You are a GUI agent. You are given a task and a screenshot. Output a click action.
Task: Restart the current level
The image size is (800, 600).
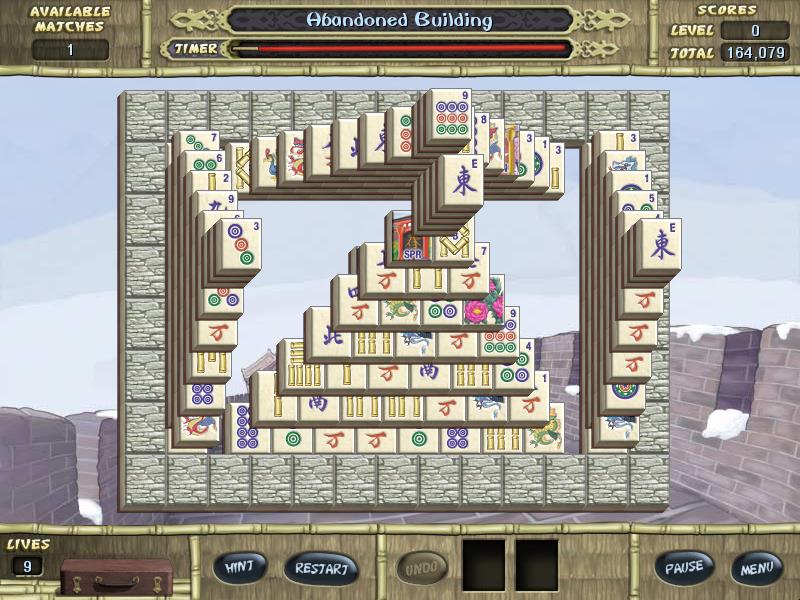click(x=321, y=568)
